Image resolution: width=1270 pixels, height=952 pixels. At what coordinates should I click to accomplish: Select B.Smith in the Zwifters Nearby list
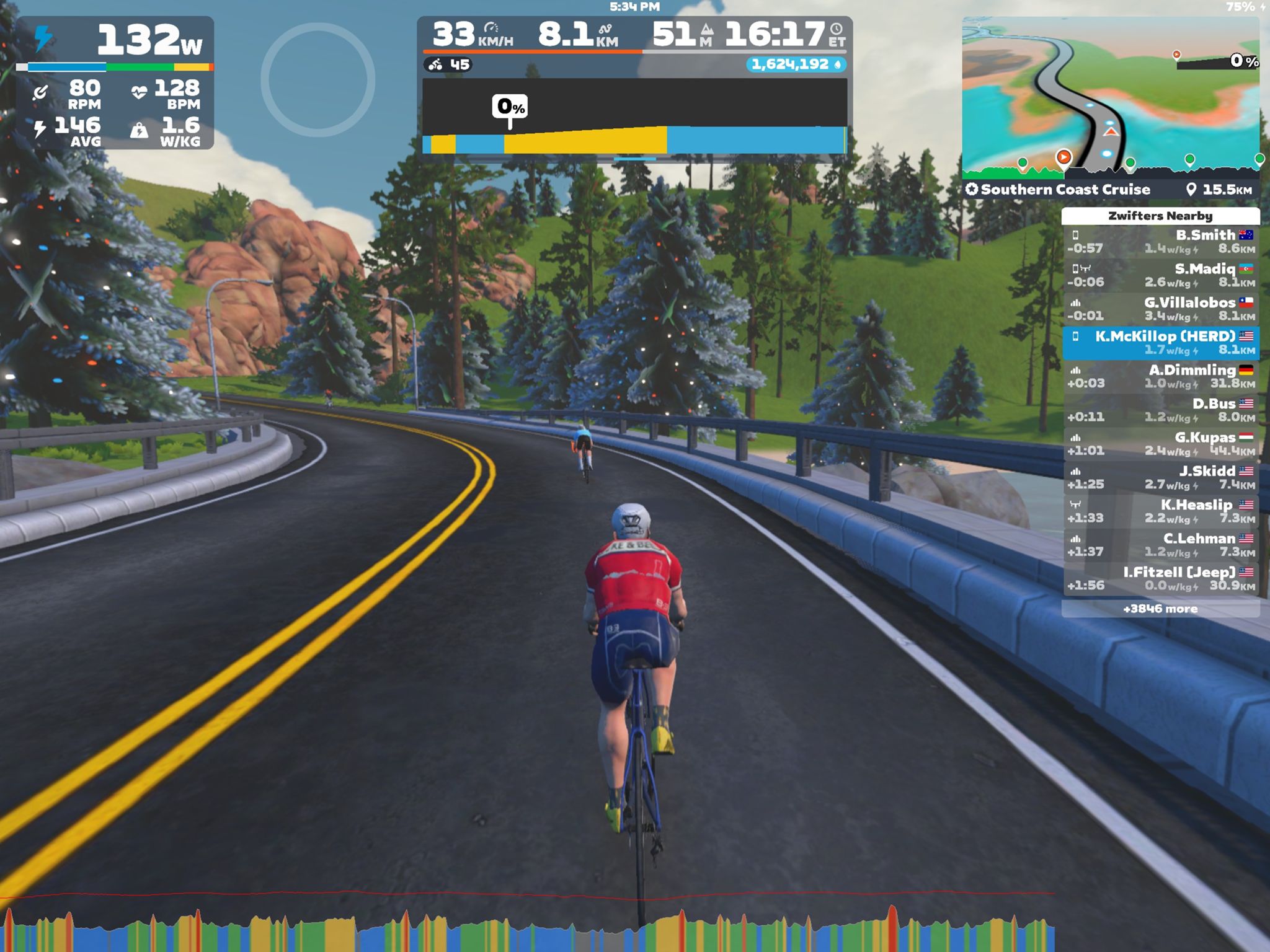tap(1161, 242)
